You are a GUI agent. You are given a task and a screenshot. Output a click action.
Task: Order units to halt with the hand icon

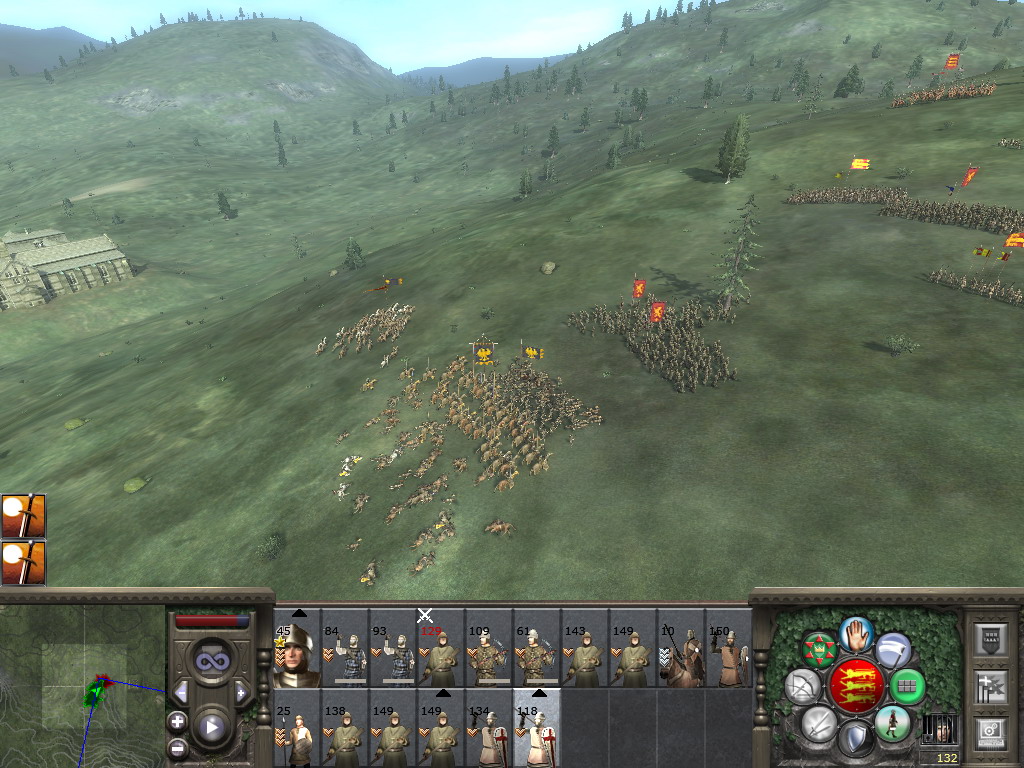point(856,633)
